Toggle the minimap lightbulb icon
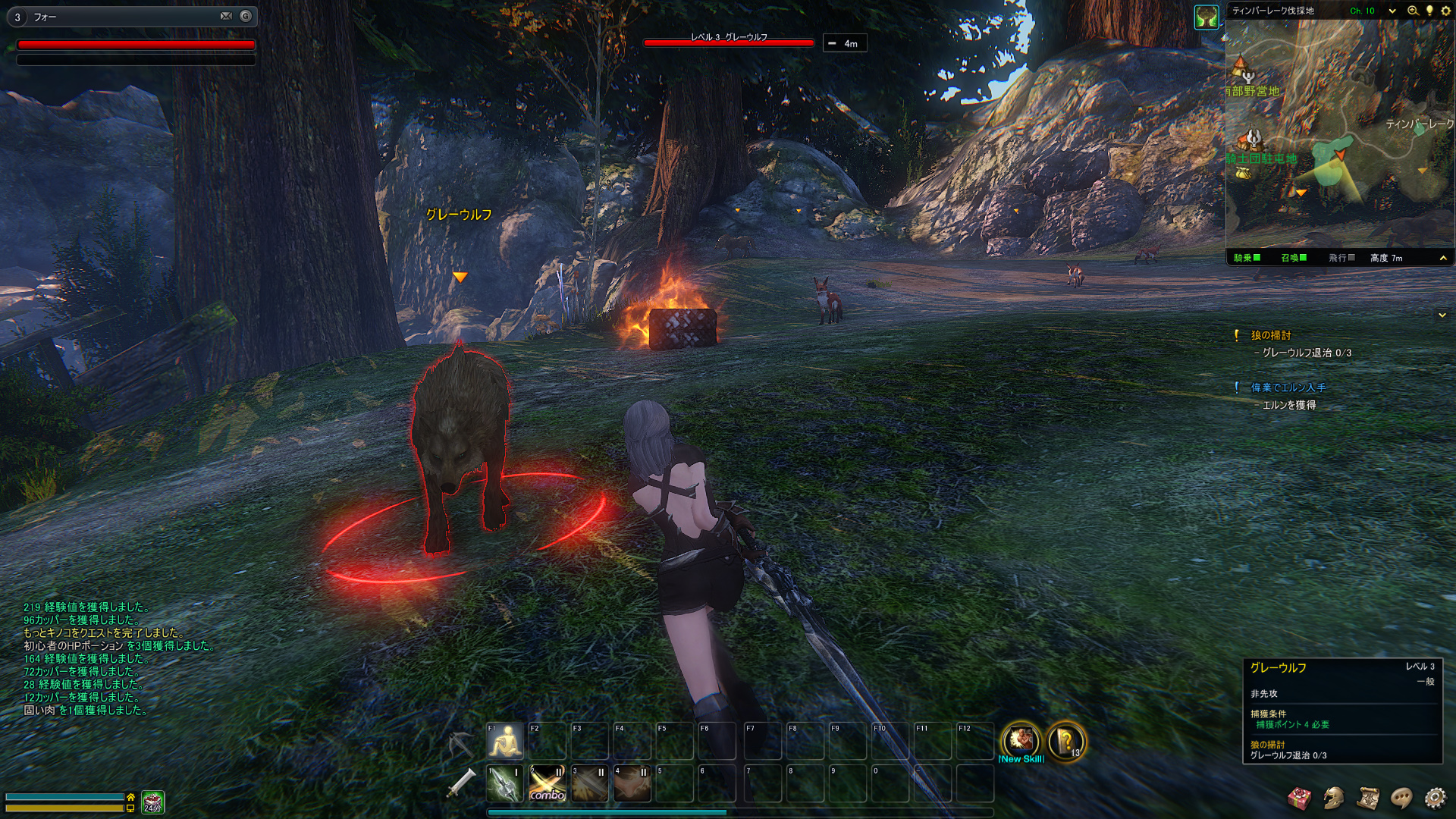Viewport: 1456px width, 819px height. point(1429,11)
